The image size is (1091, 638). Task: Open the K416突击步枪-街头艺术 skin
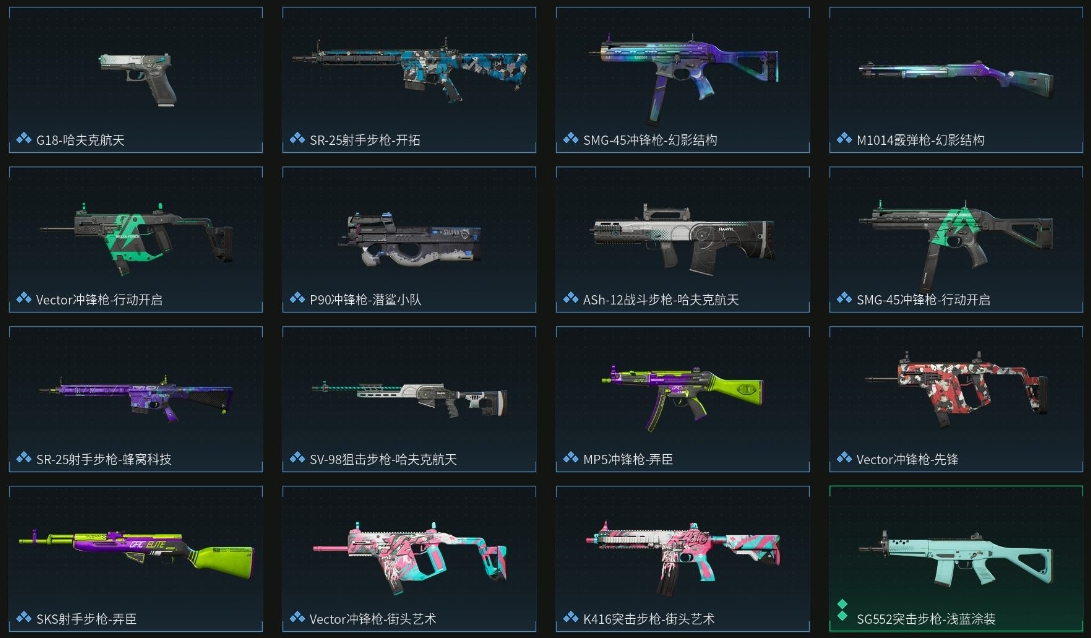pos(683,558)
